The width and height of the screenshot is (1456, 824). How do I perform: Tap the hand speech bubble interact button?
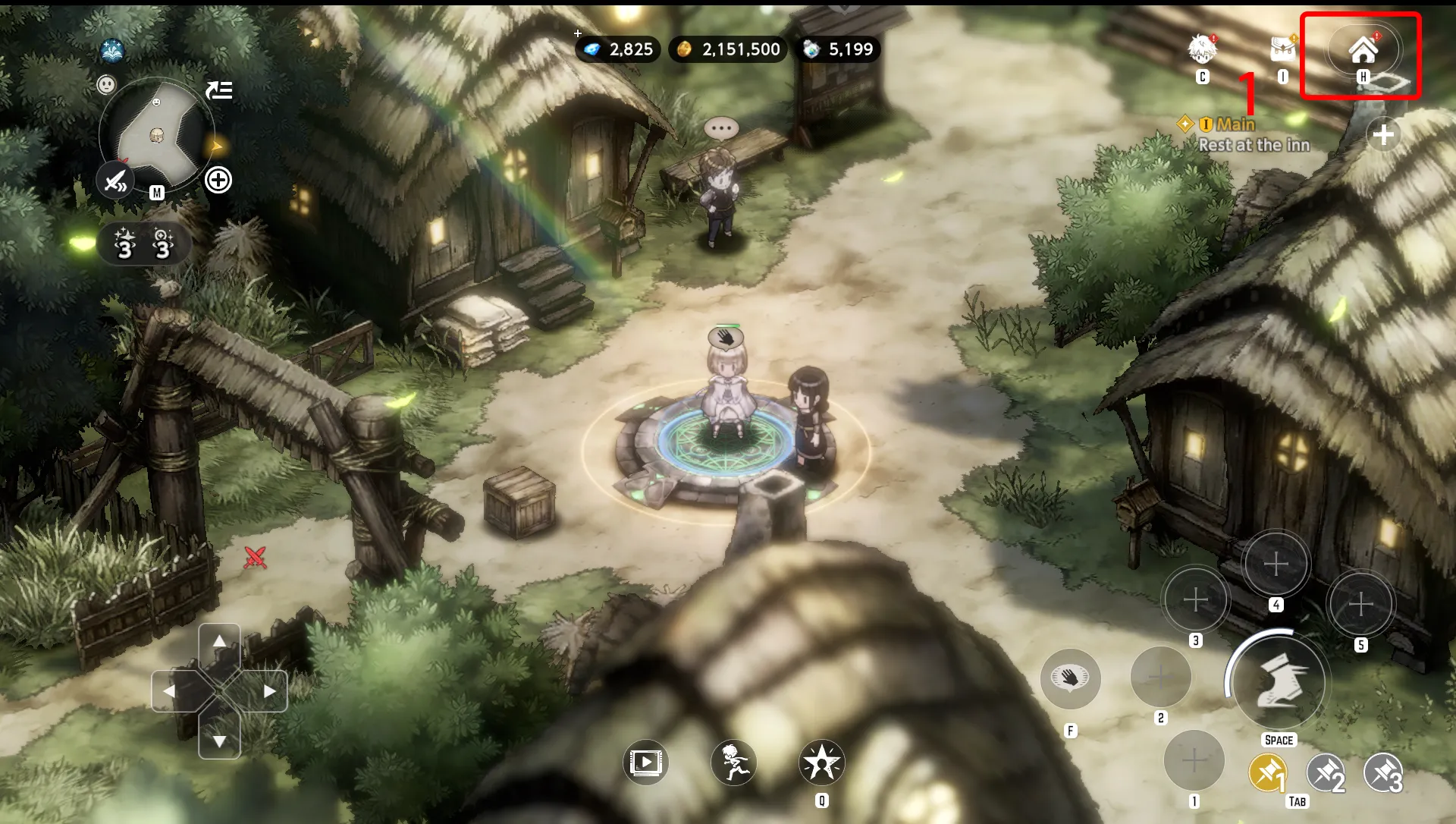point(1070,678)
